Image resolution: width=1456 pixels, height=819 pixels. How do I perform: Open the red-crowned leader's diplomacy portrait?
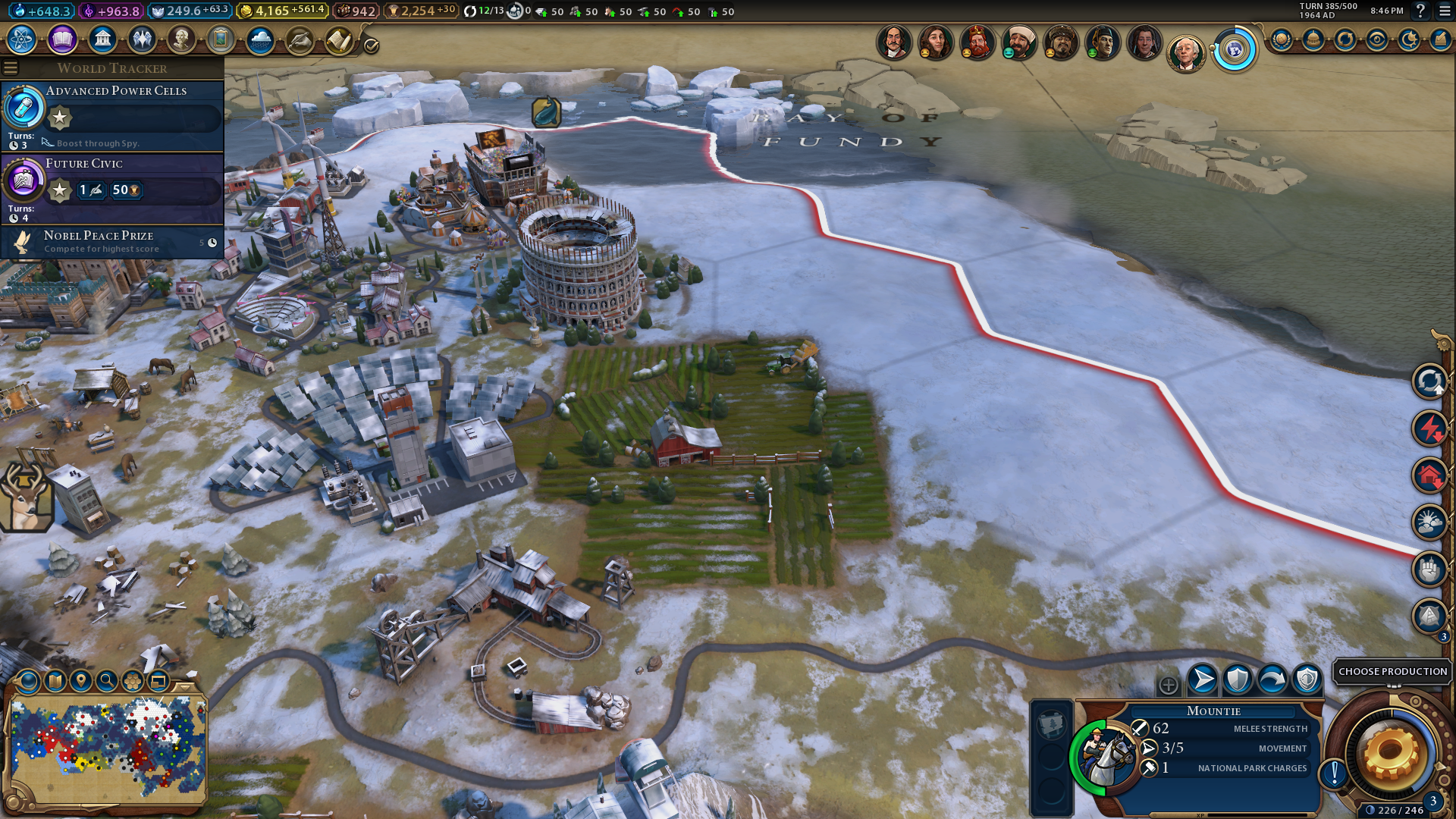click(977, 42)
